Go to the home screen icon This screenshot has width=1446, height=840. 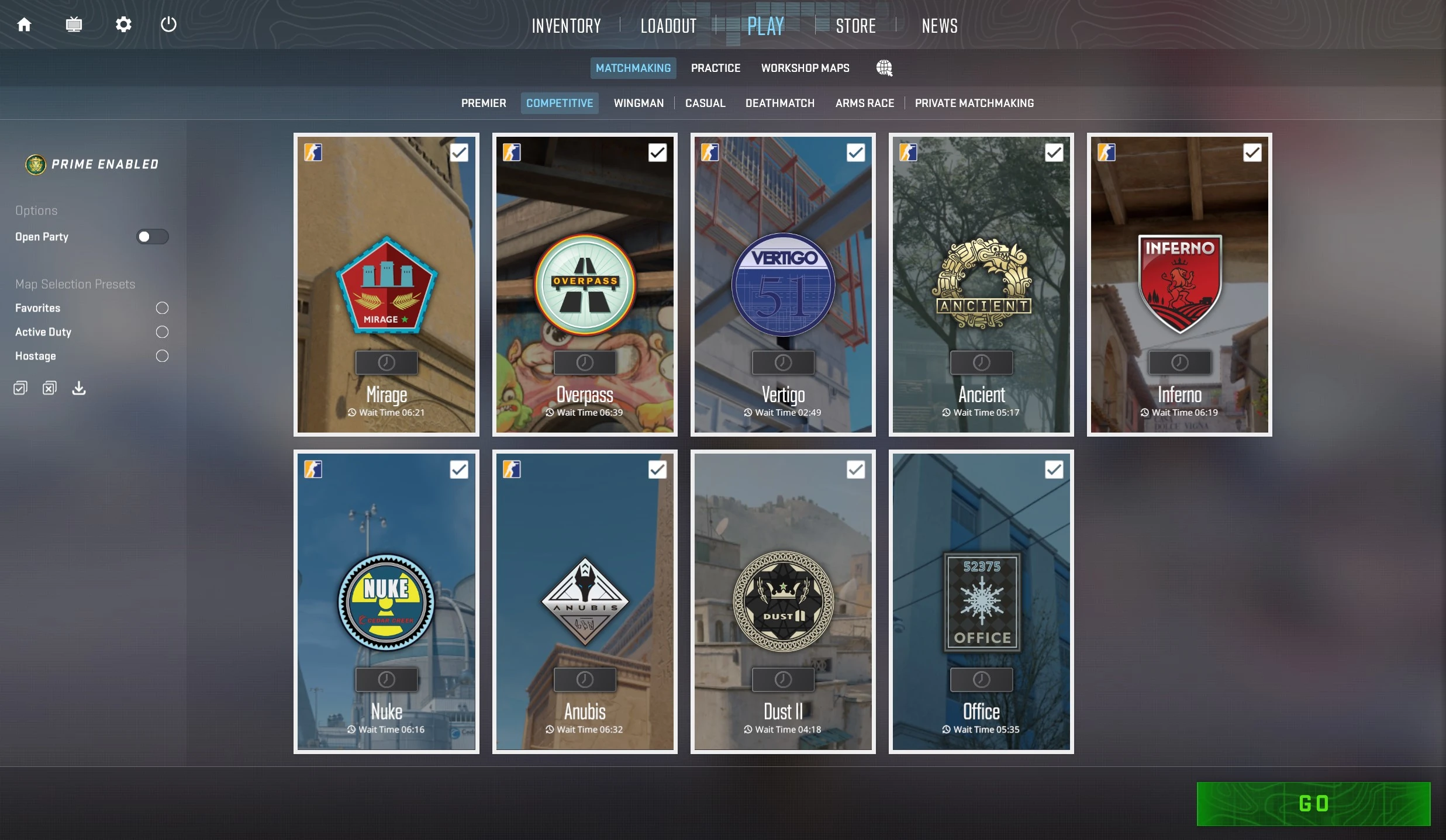click(x=24, y=25)
